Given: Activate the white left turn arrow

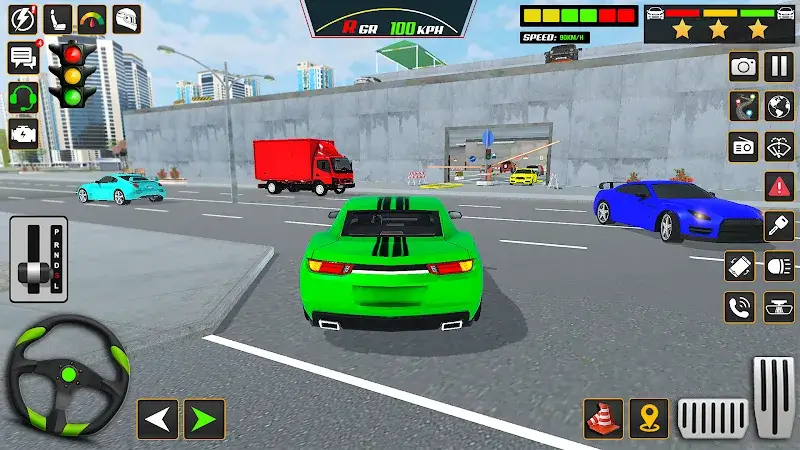Looking at the screenshot, I should tap(157, 419).
